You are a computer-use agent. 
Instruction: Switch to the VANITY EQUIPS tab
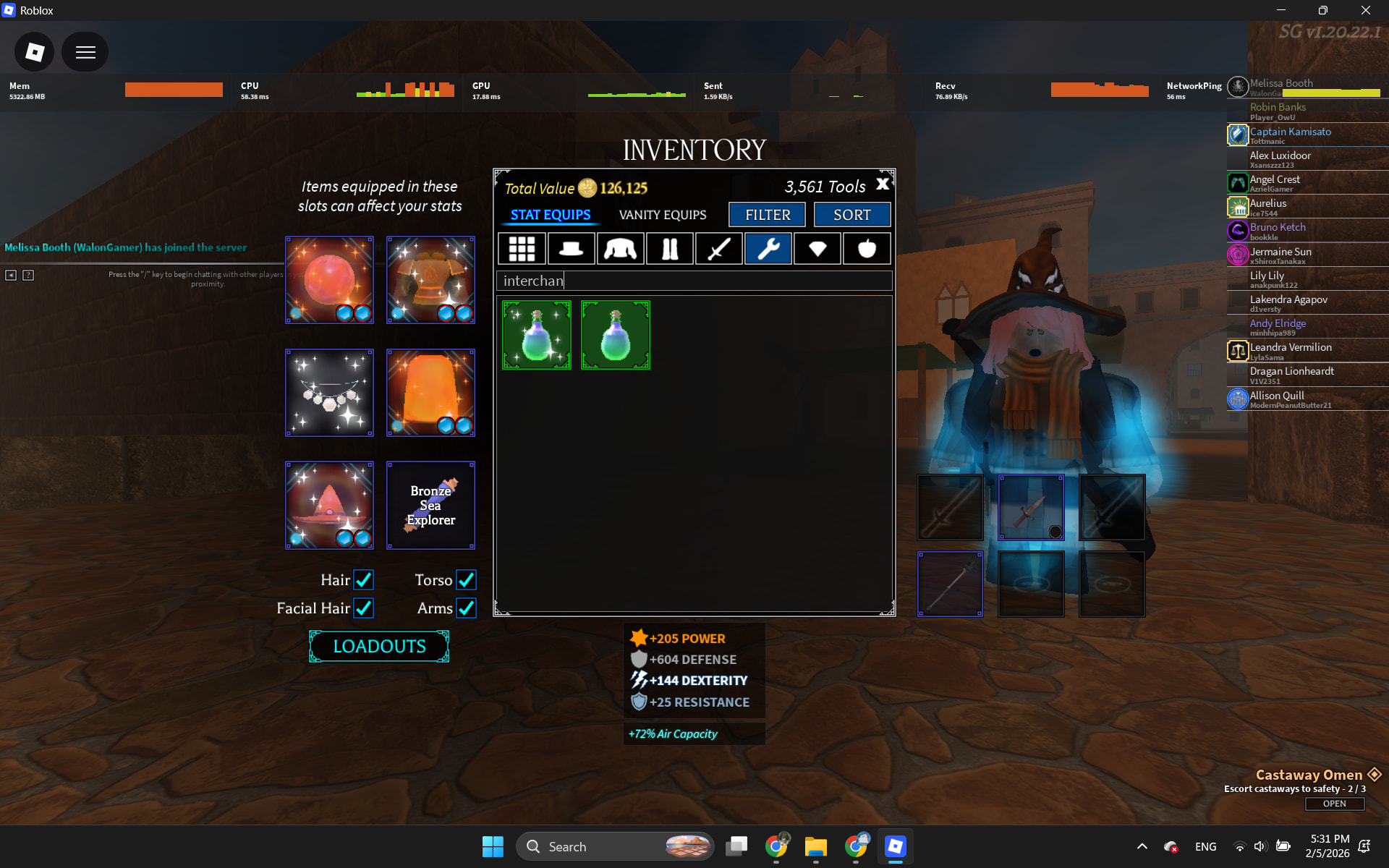[662, 215]
